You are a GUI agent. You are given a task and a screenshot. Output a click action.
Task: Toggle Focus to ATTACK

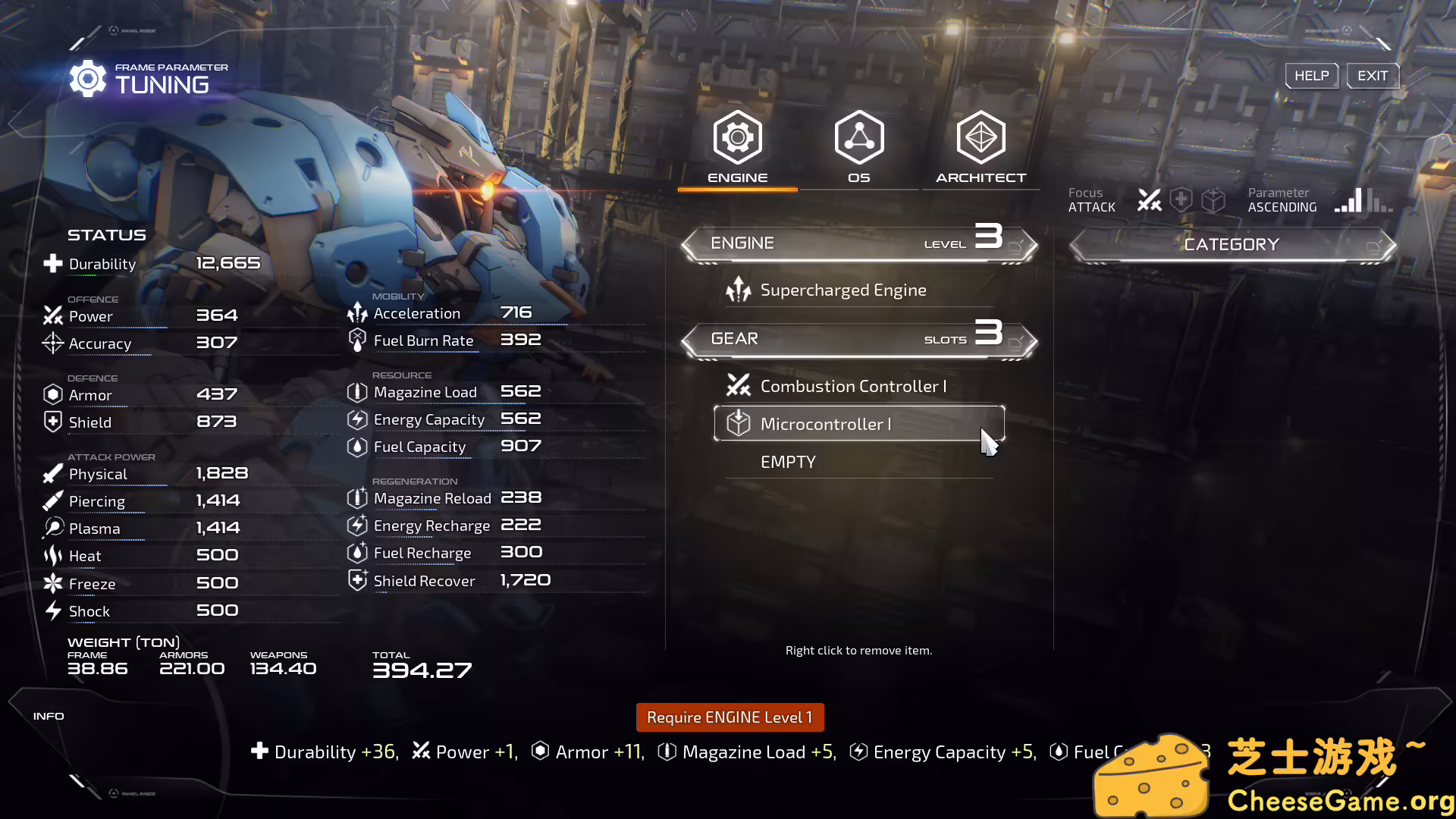click(1092, 199)
